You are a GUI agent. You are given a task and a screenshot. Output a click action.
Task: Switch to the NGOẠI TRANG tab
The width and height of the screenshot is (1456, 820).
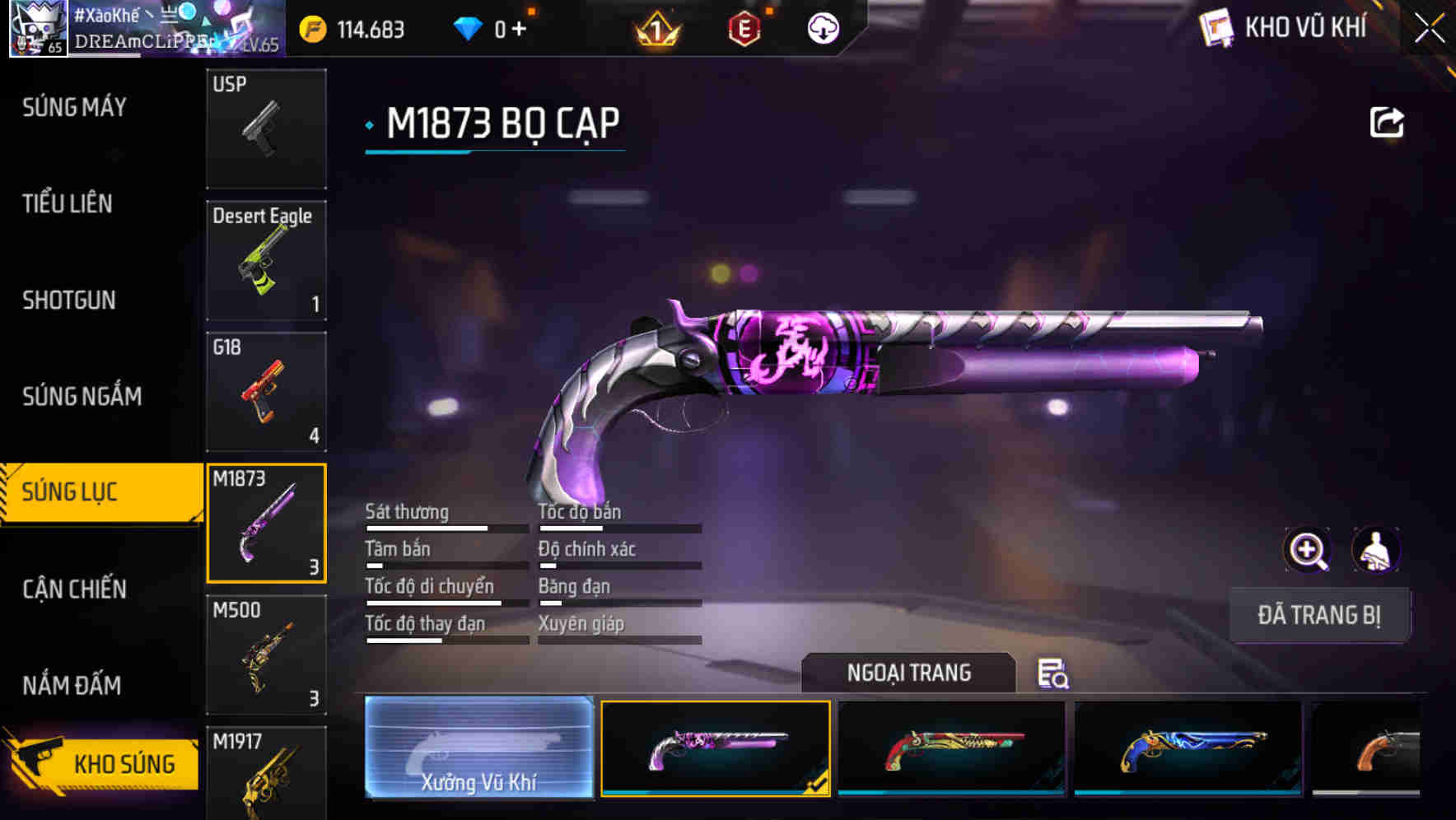(x=909, y=673)
